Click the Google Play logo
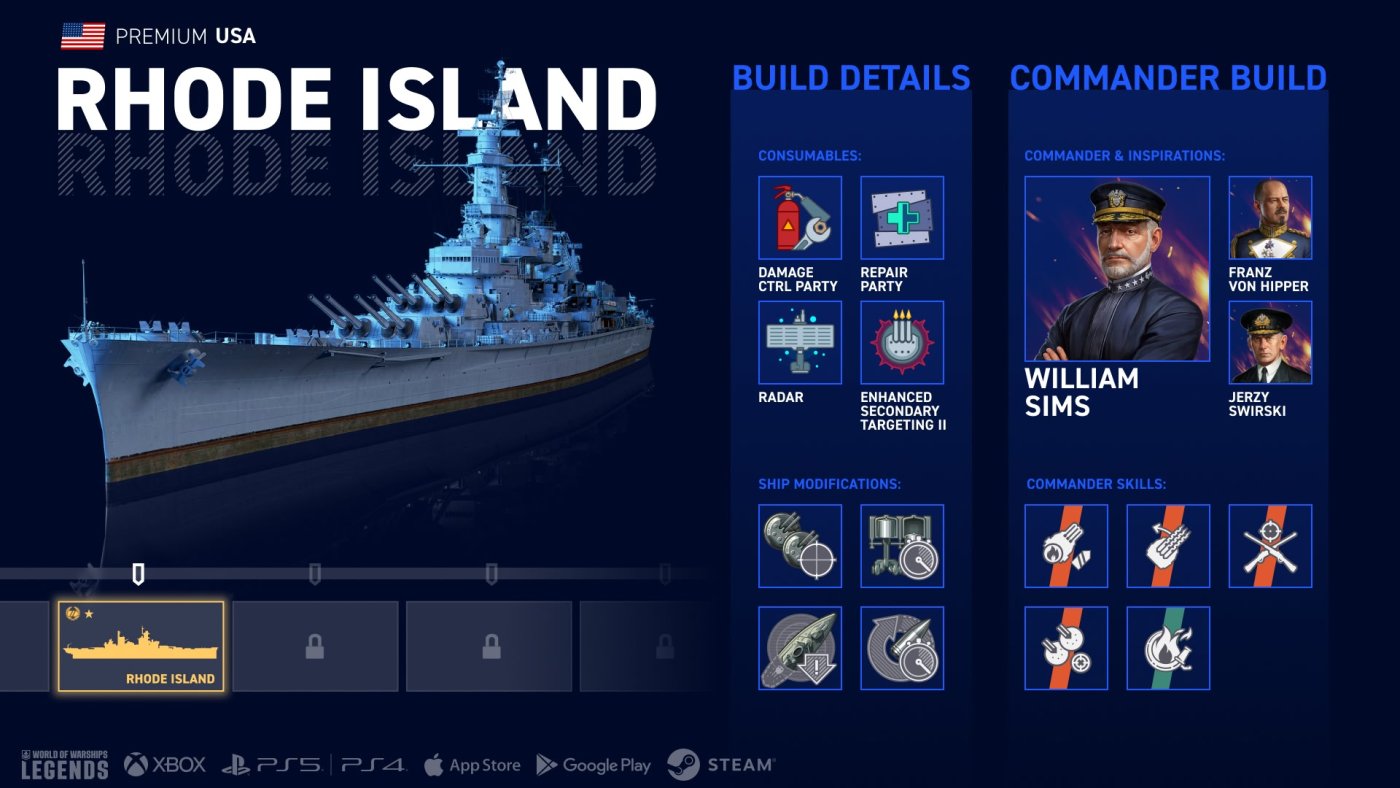Screen dimensions: 1400x788 [594, 765]
